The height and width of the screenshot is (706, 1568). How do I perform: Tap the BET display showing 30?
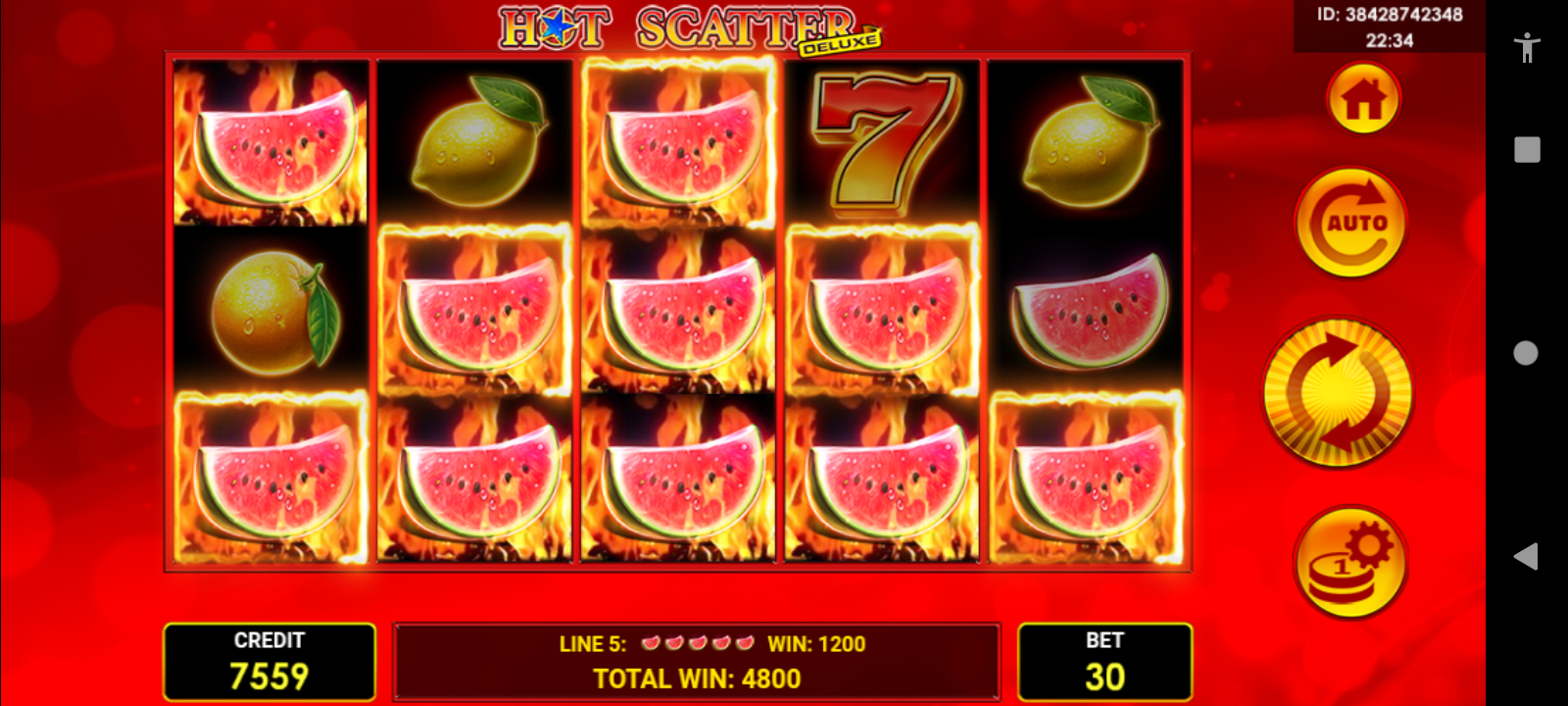click(x=1105, y=660)
